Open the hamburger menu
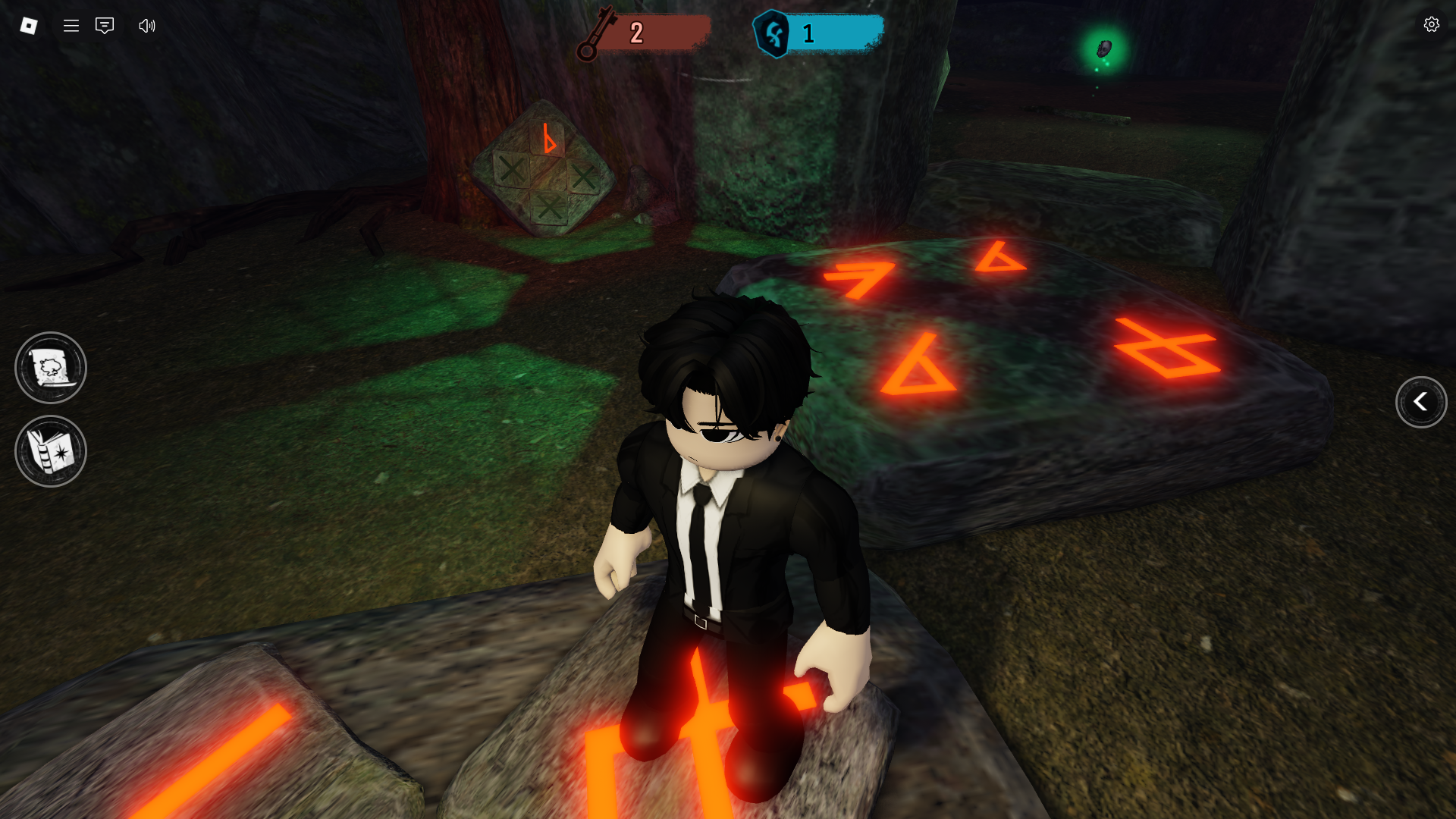1456x819 pixels. tap(71, 26)
